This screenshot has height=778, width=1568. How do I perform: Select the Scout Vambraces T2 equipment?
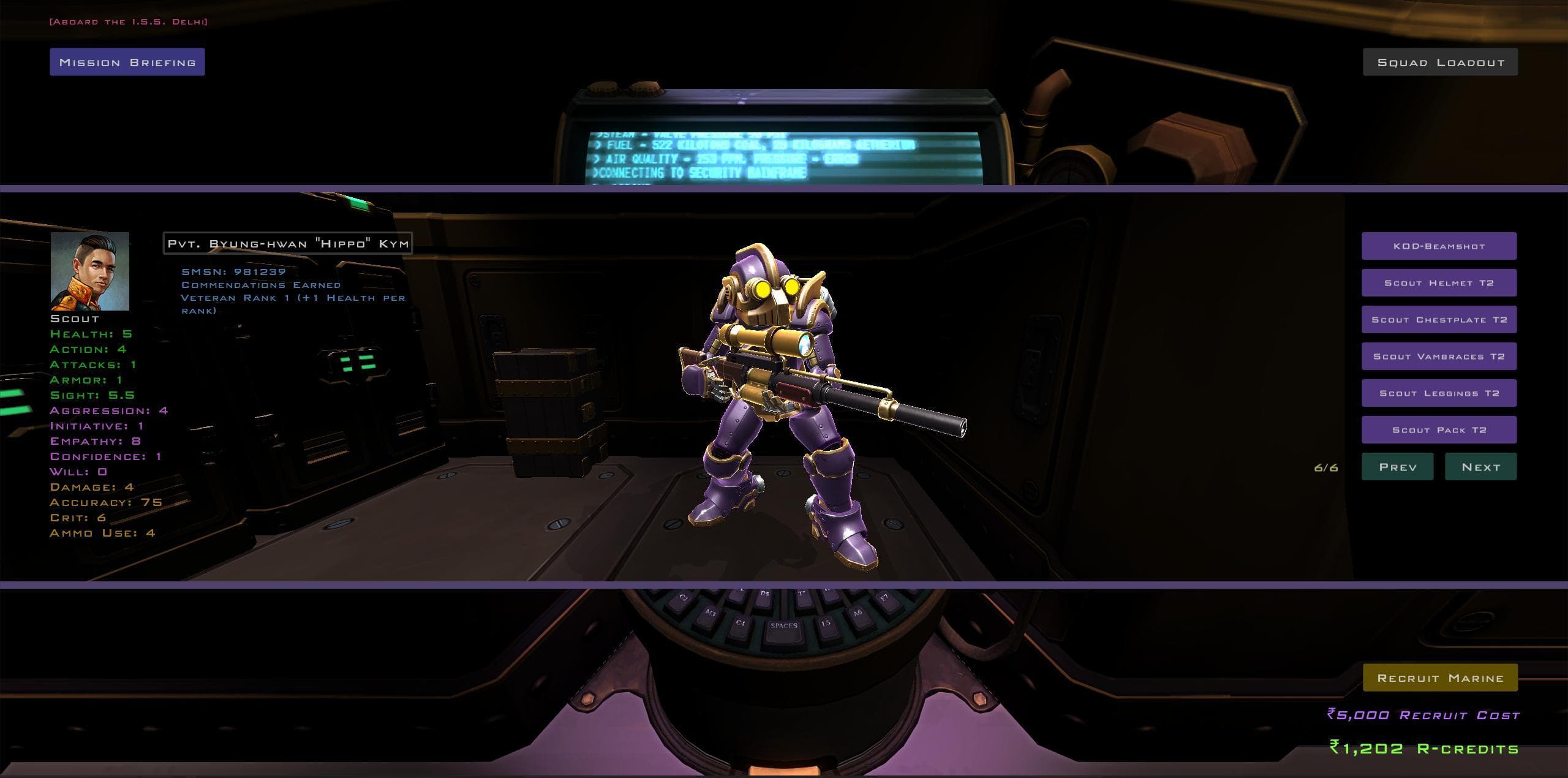pyautogui.click(x=1439, y=356)
